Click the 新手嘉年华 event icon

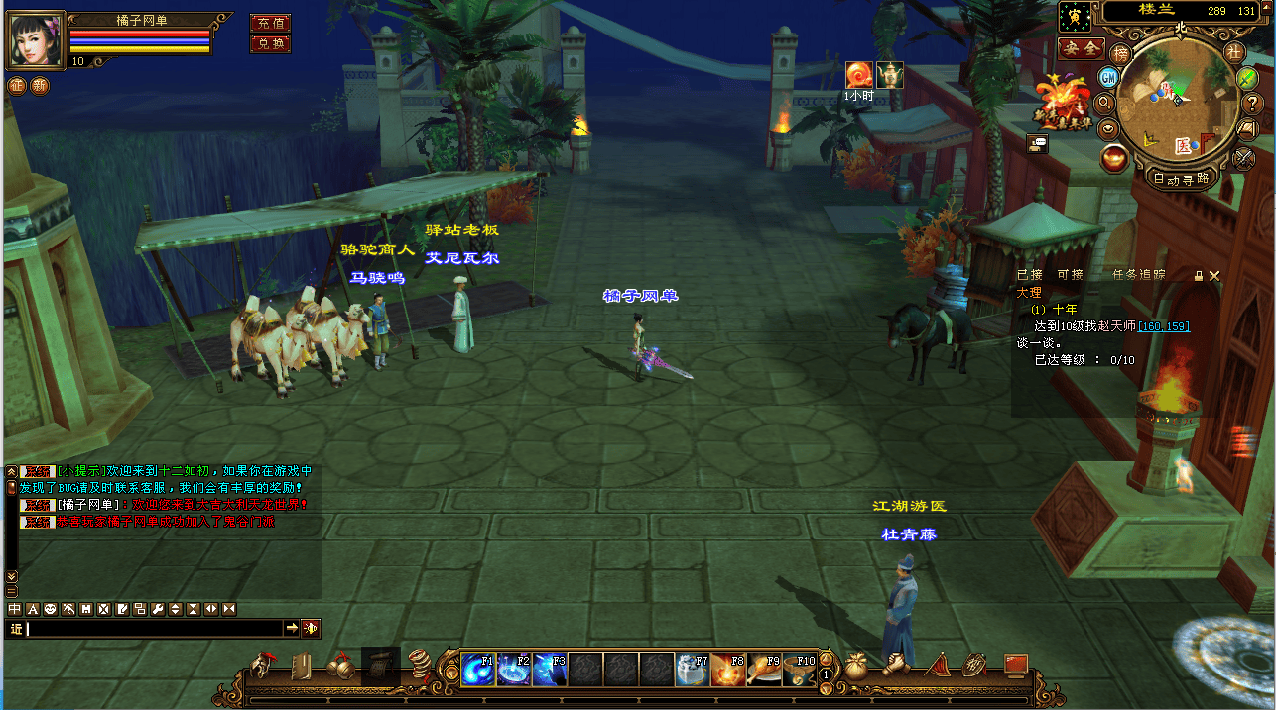coord(1063,100)
